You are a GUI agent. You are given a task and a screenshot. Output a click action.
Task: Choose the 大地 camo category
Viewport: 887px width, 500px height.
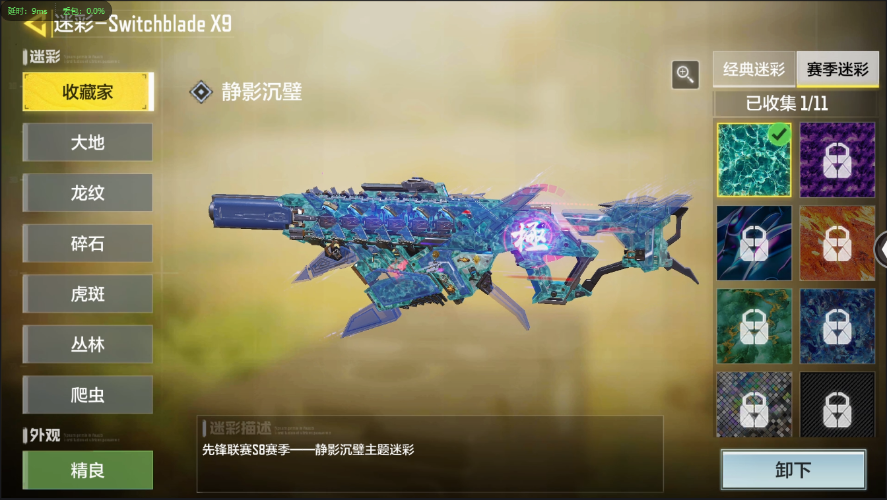tap(88, 142)
